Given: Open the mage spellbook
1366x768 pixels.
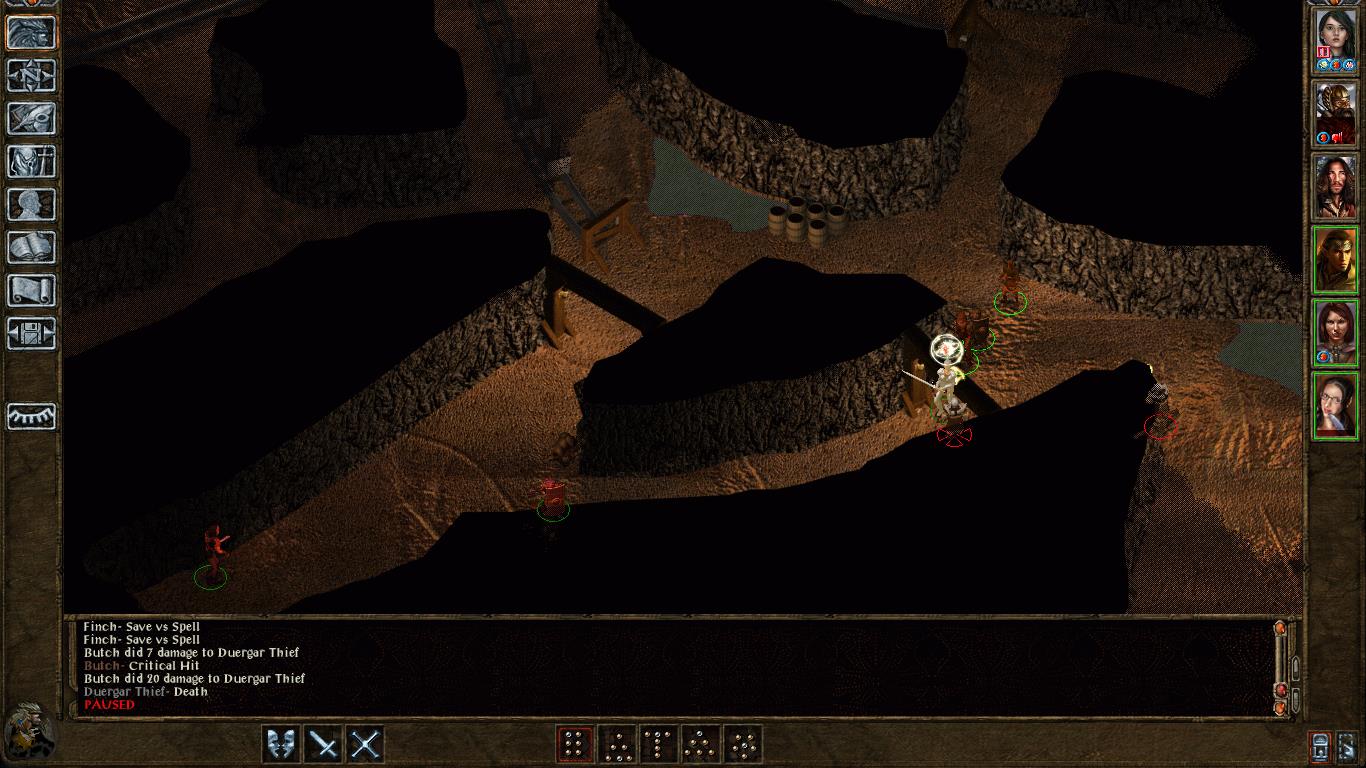Looking at the screenshot, I should pos(31,247).
